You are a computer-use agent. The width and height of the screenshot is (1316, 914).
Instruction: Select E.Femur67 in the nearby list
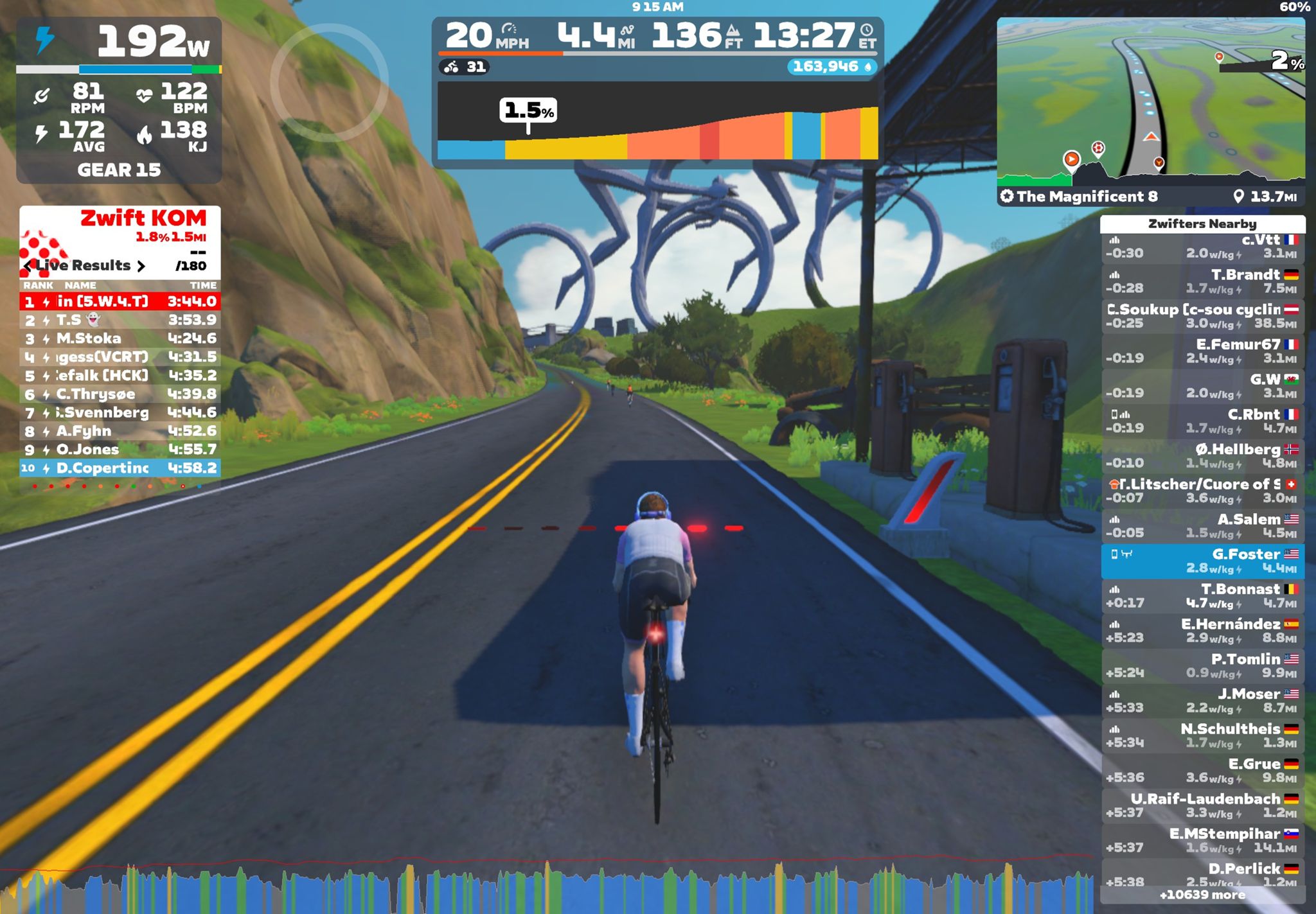click(x=1202, y=351)
